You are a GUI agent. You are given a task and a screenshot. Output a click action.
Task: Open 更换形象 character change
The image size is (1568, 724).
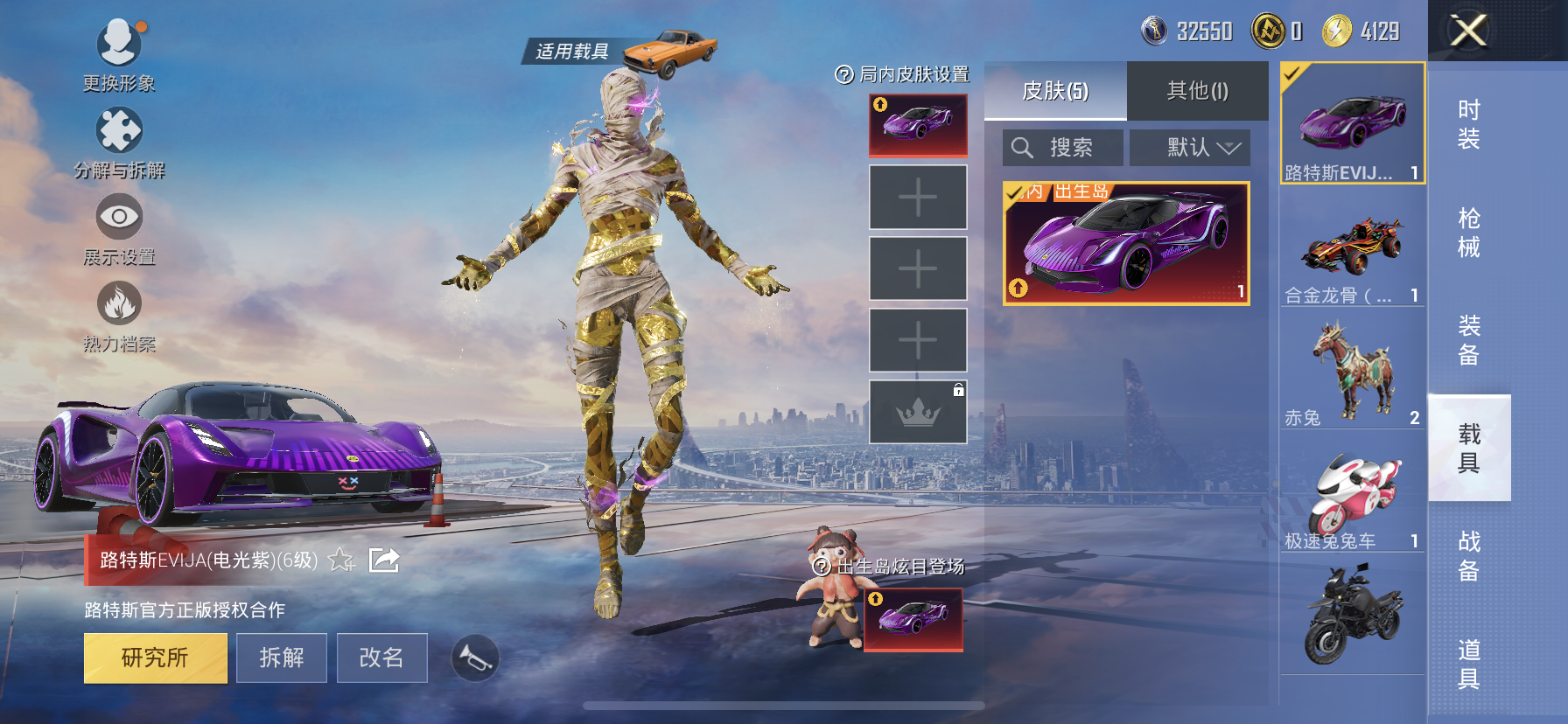point(119,45)
